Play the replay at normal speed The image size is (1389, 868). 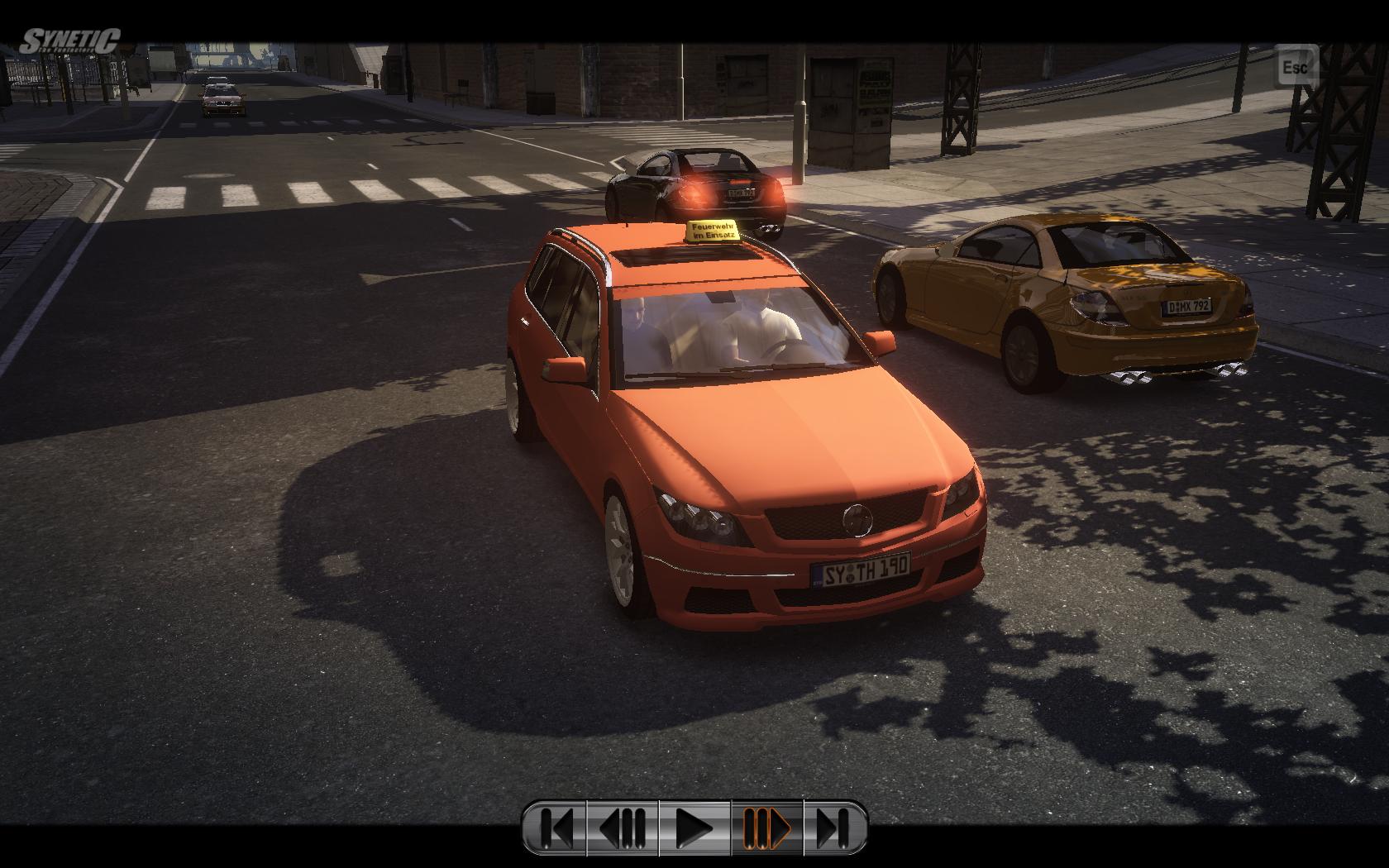coord(694,826)
